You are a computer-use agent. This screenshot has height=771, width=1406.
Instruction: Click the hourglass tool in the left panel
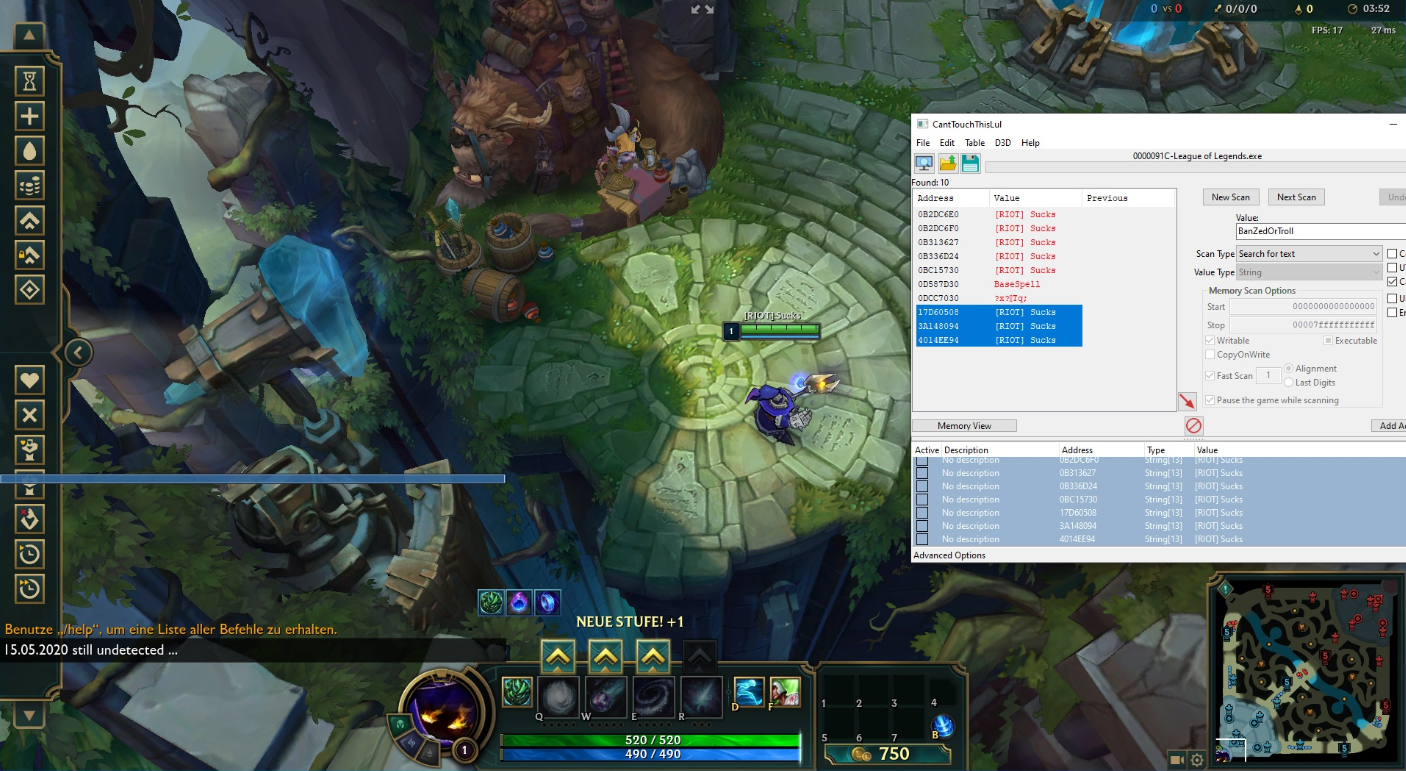tap(30, 80)
